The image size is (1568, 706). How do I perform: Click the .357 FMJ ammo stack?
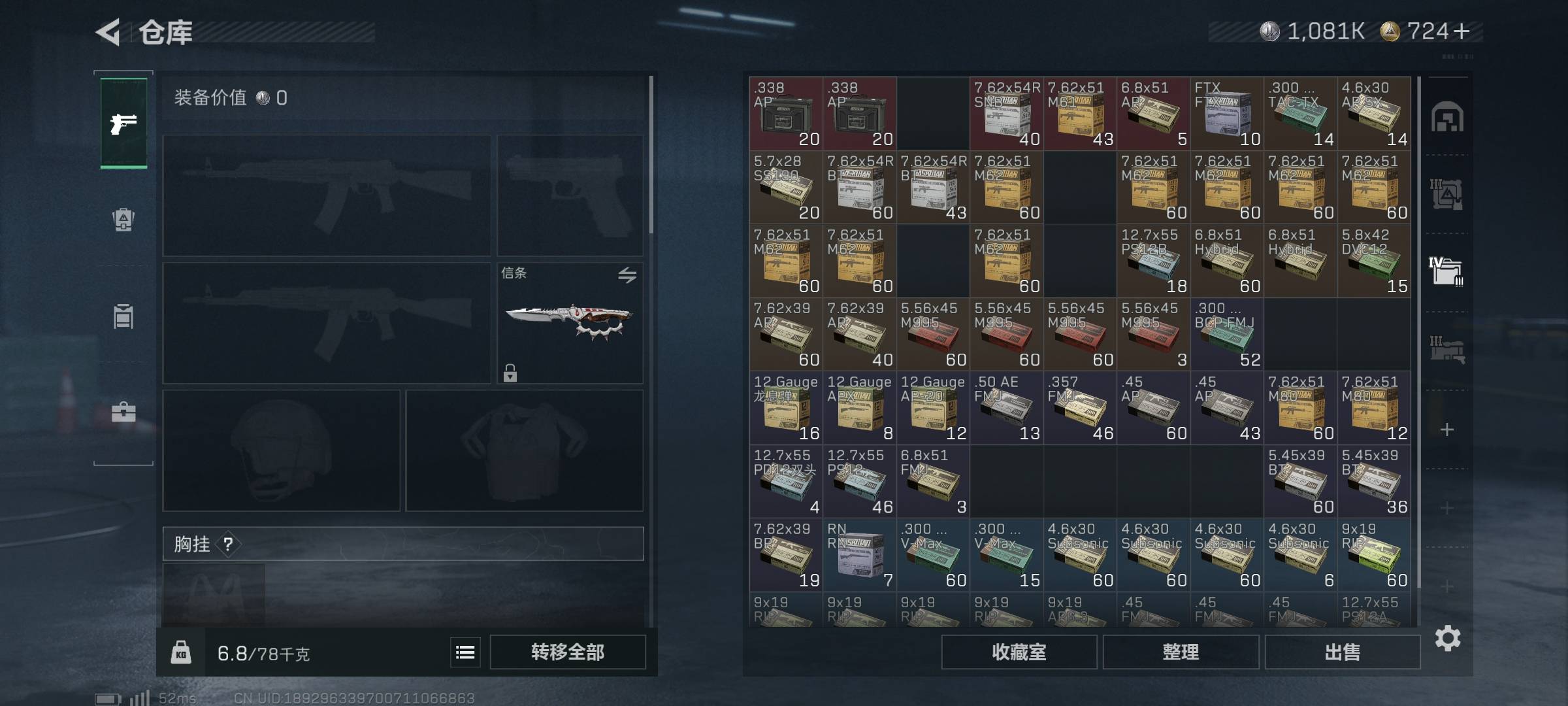1080,409
